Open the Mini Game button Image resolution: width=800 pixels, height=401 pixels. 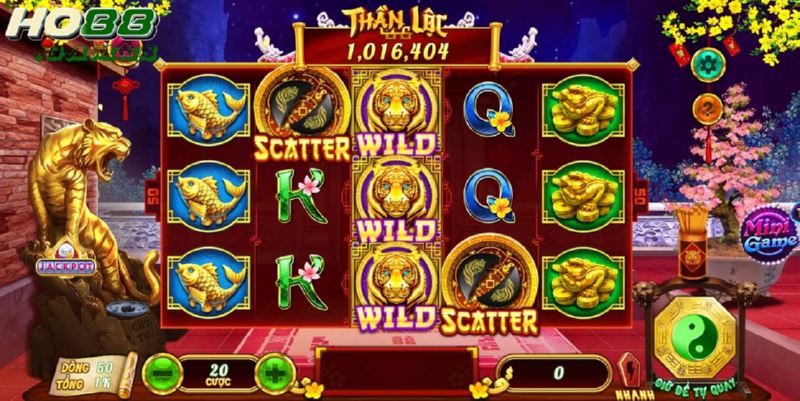pos(766,234)
